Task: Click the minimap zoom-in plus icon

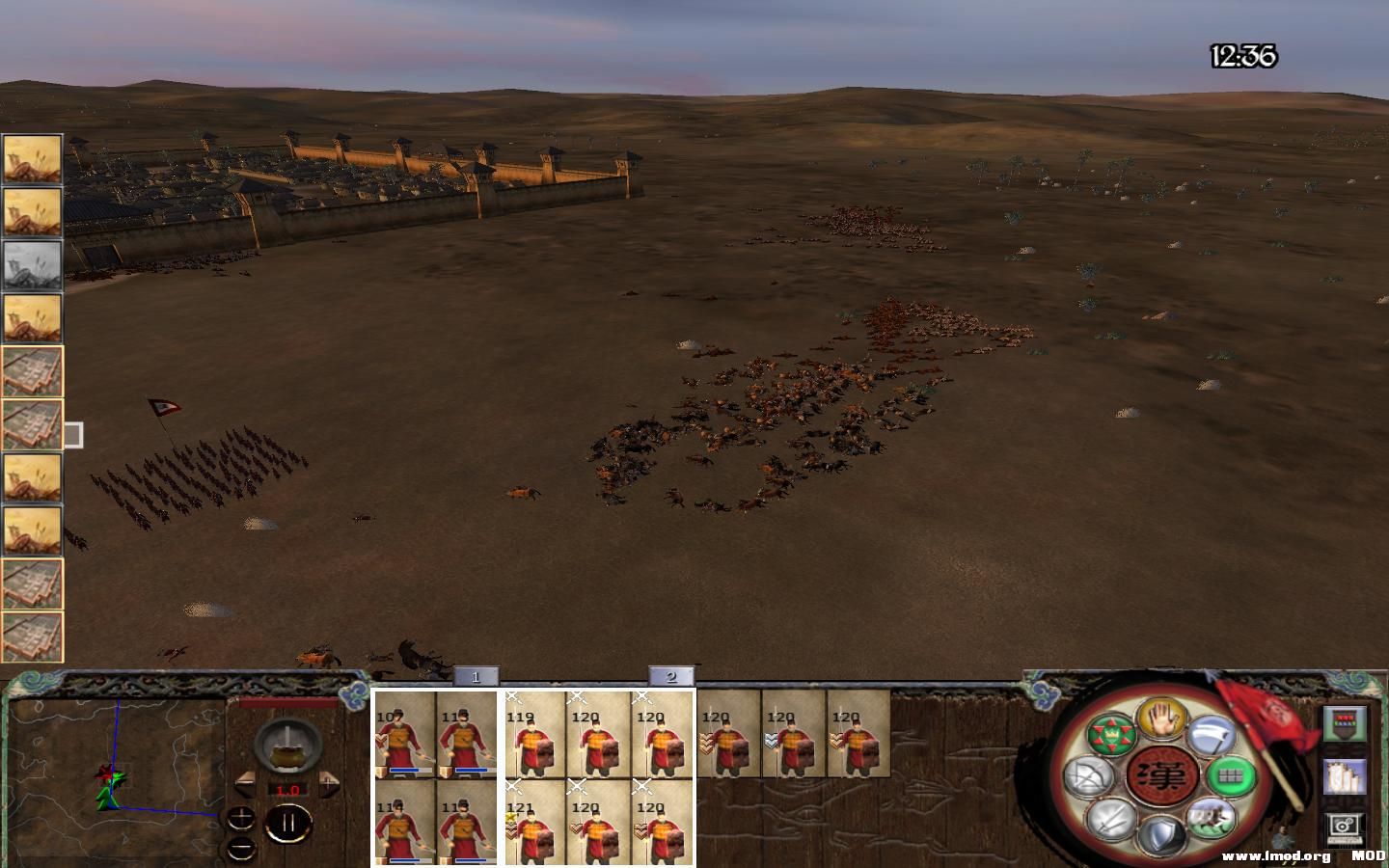Action: coord(241,819)
